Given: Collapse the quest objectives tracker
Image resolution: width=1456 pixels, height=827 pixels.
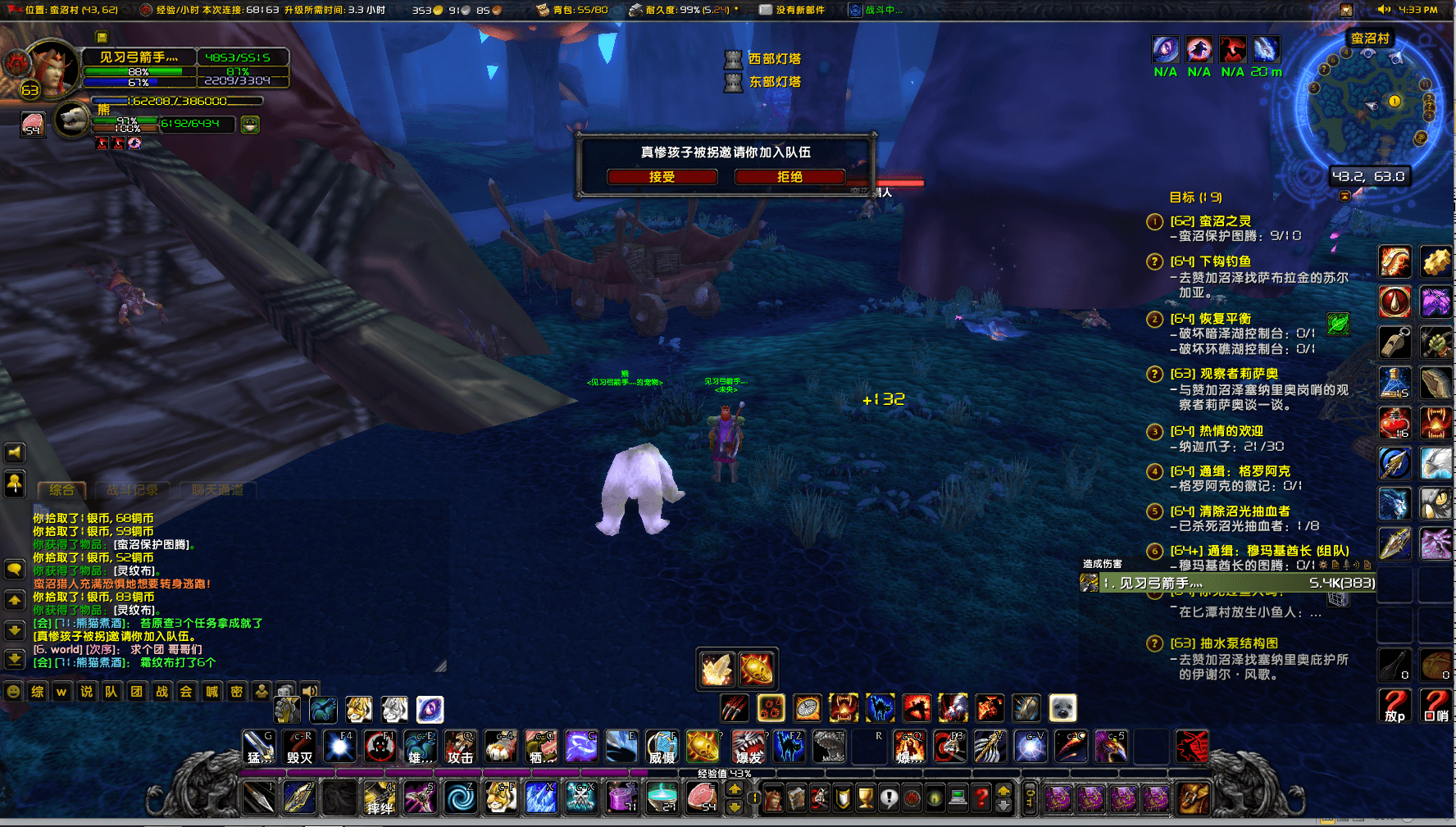Looking at the screenshot, I should [x=1345, y=197].
